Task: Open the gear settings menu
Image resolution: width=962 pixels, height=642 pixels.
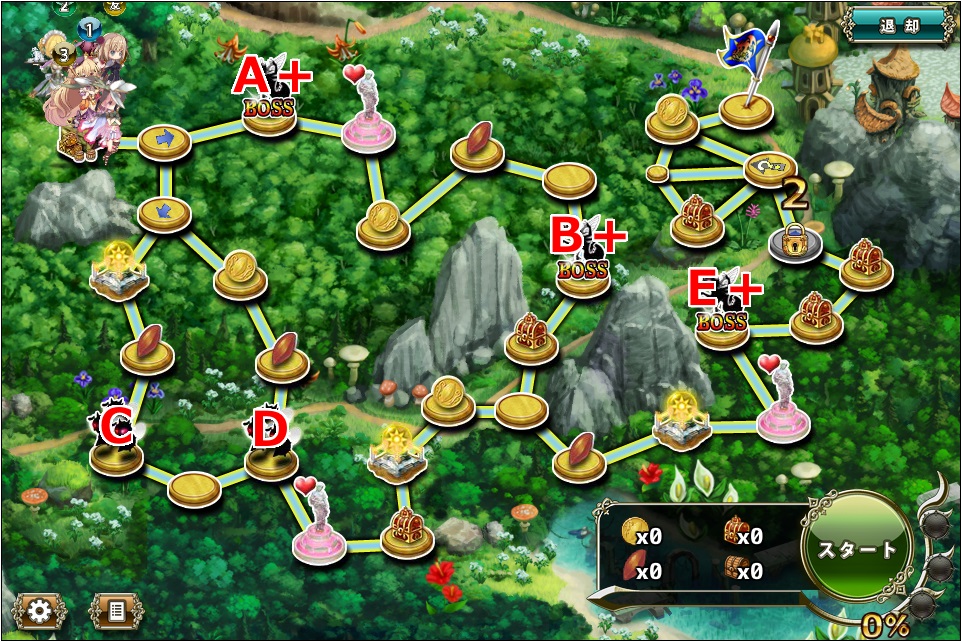Action: [x=39, y=610]
